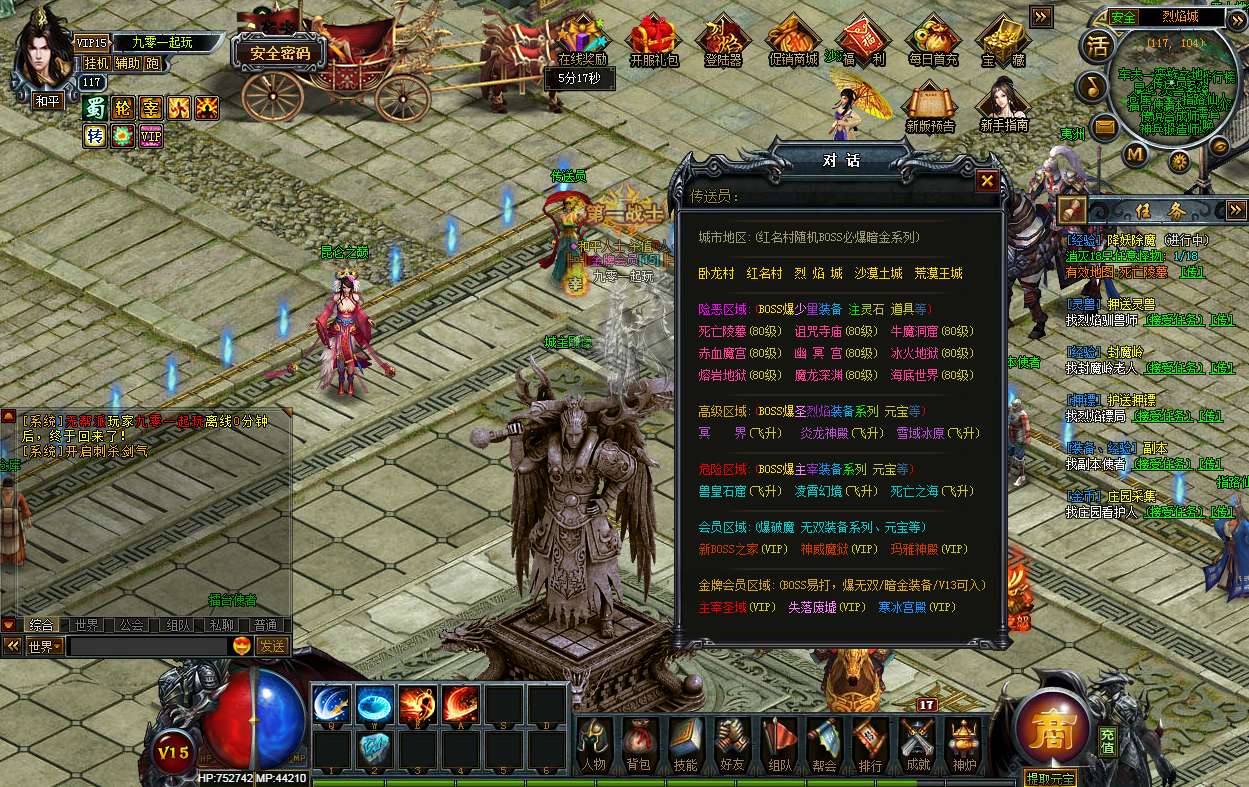
Task: Open the 人物 character panel
Action: pos(593,745)
